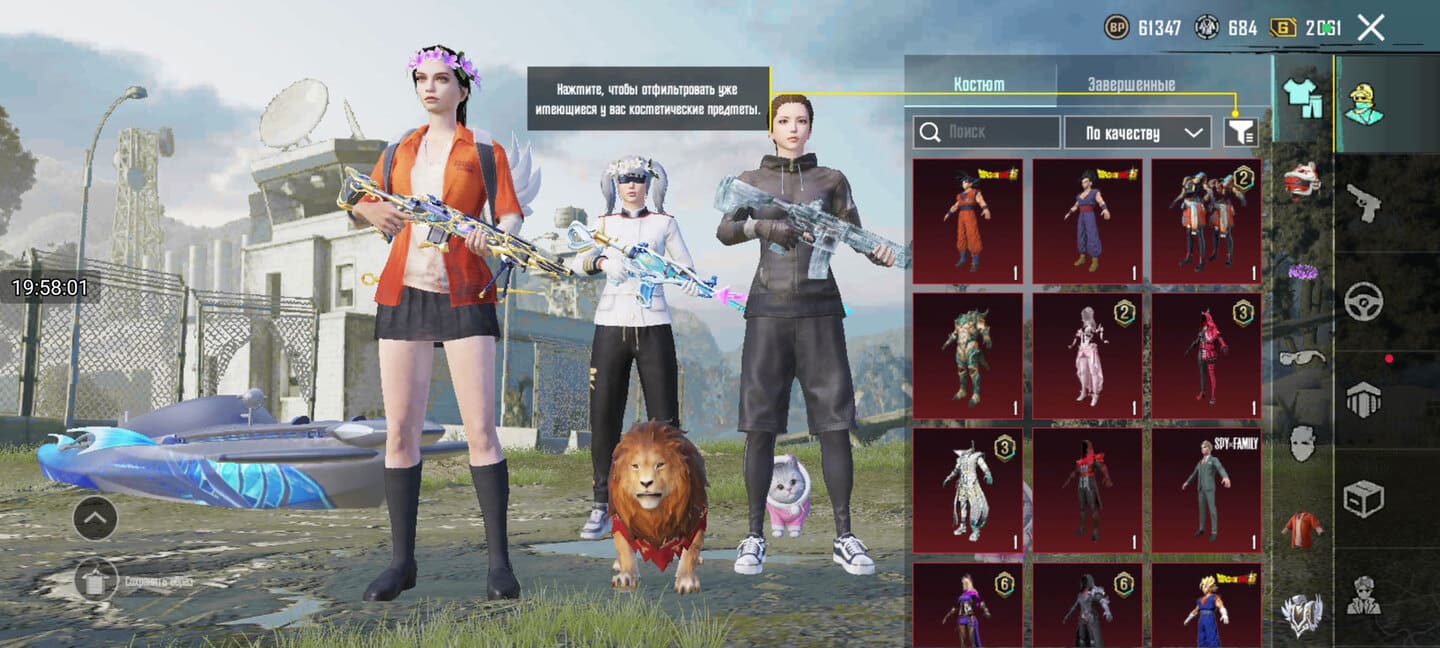
Task: Switch to the Завершенные tab
Action: tap(1130, 85)
